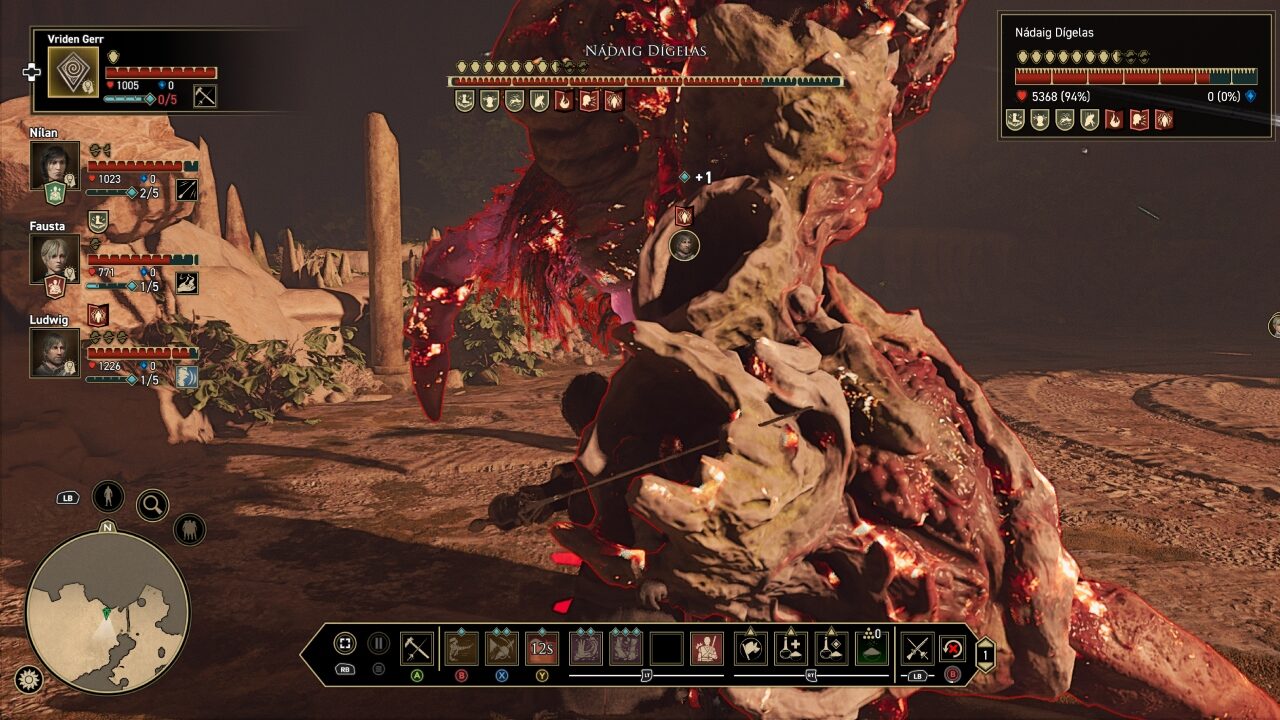Activate the beast claw skill on the action bar
This screenshot has height=720, width=1280.
pos(464,648)
